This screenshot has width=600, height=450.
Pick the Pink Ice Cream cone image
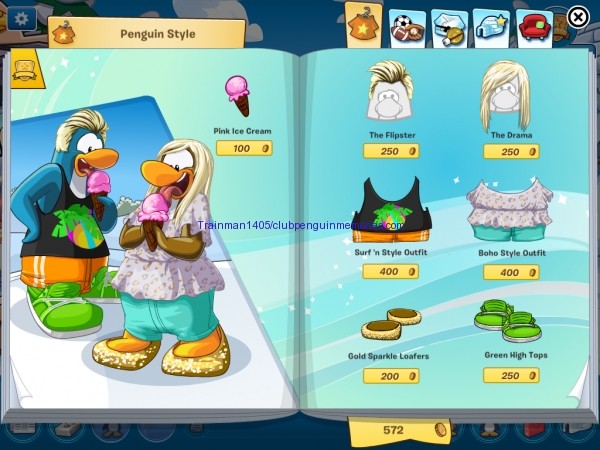point(238,96)
